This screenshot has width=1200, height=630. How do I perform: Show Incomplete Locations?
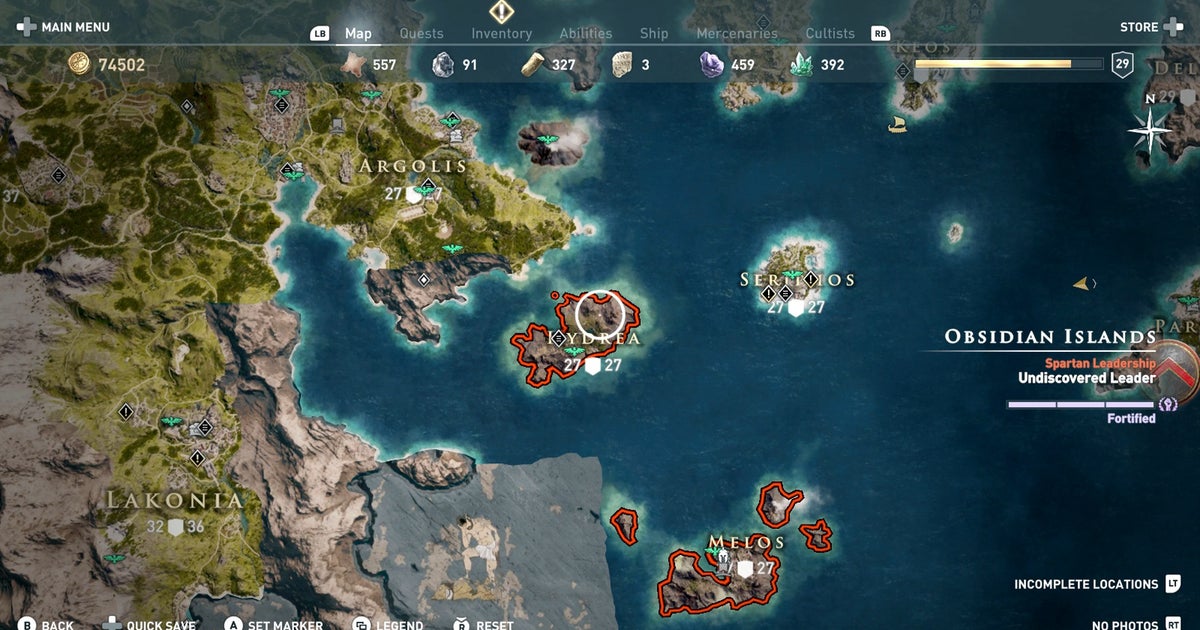pos(1085,584)
